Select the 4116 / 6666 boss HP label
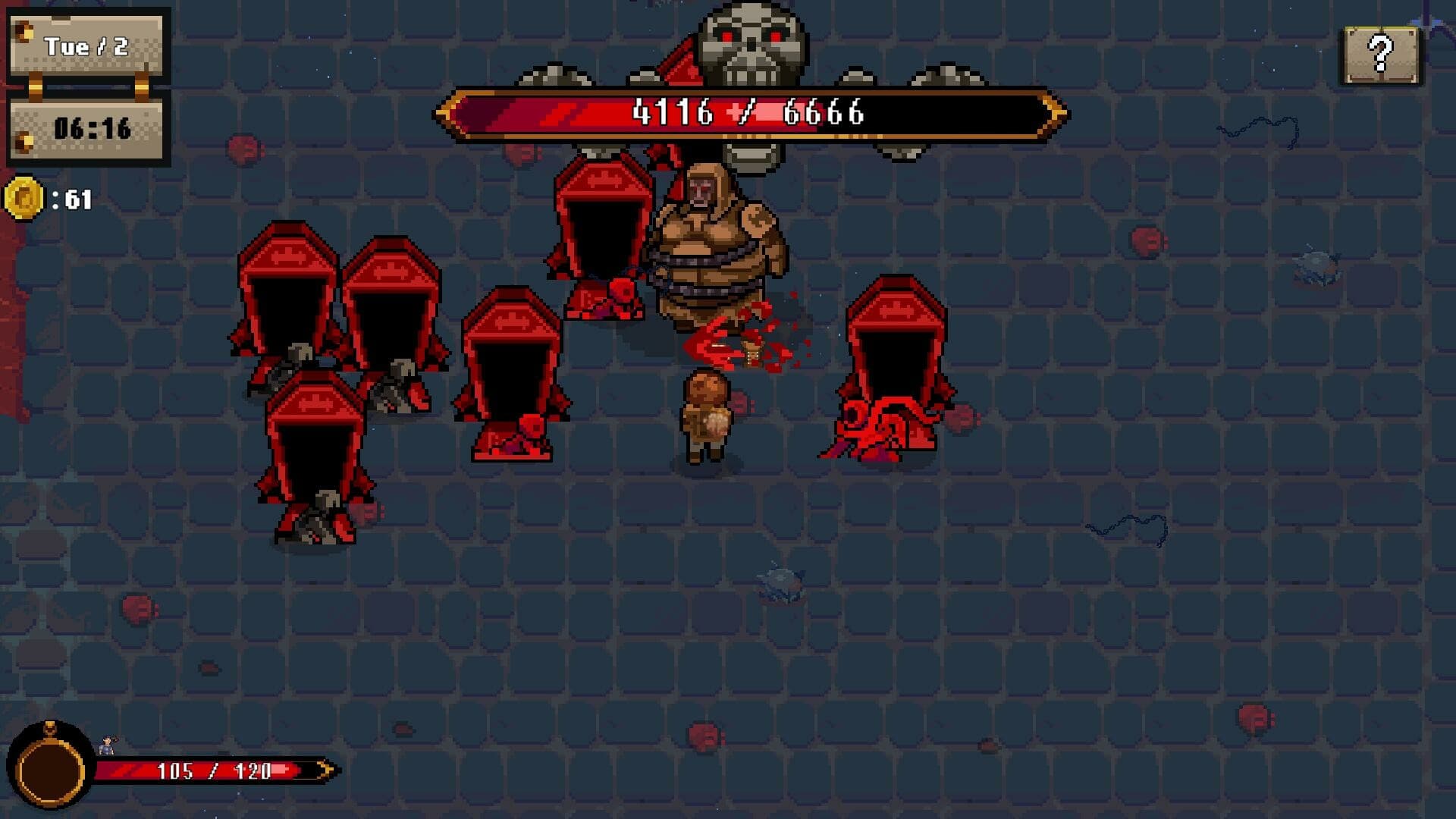The image size is (1456, 819). coord(747,114)
